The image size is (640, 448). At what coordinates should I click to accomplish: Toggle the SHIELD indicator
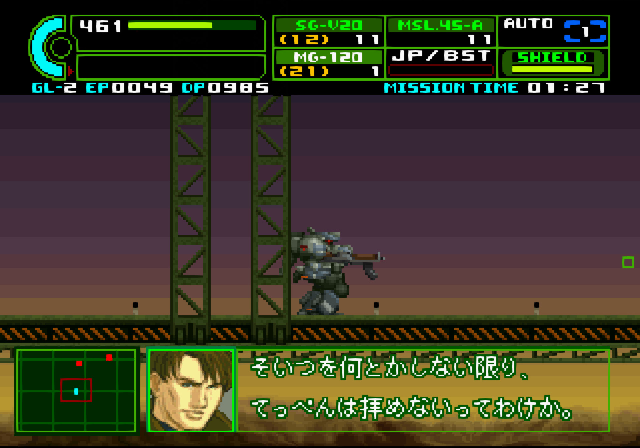coord(552,63)
